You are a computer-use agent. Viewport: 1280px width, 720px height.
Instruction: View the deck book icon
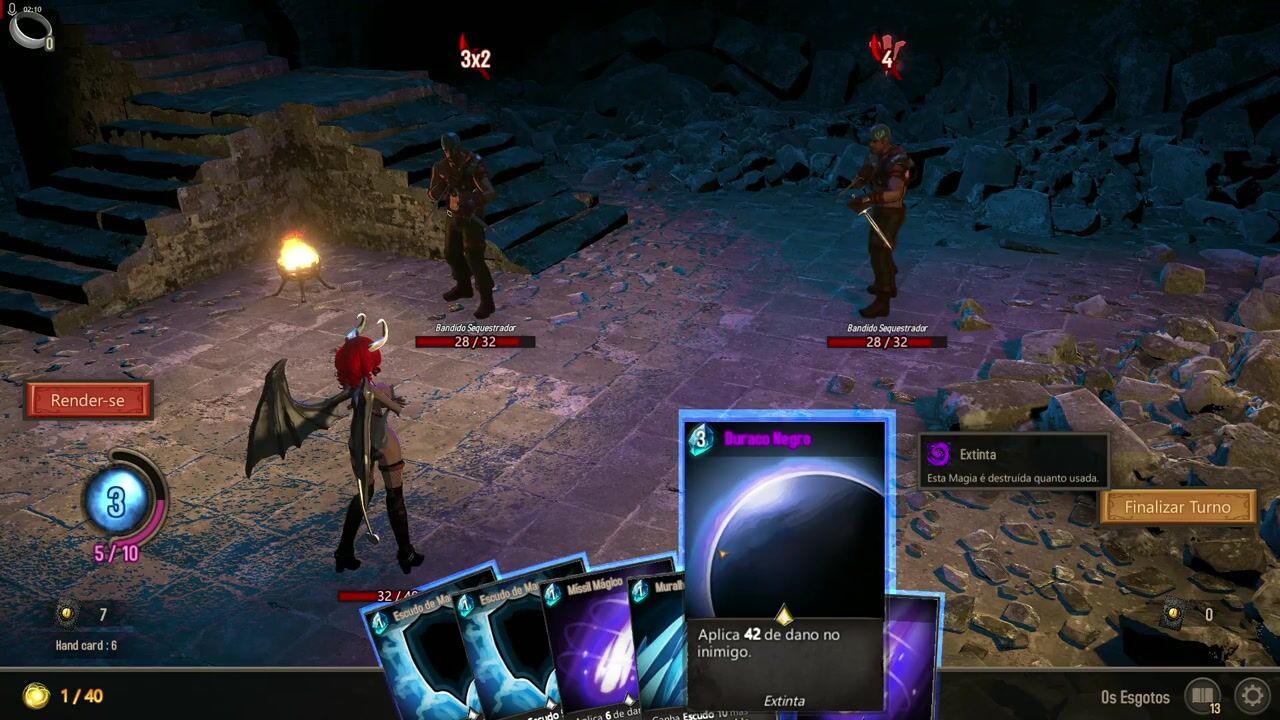(x=1202, y=695)
